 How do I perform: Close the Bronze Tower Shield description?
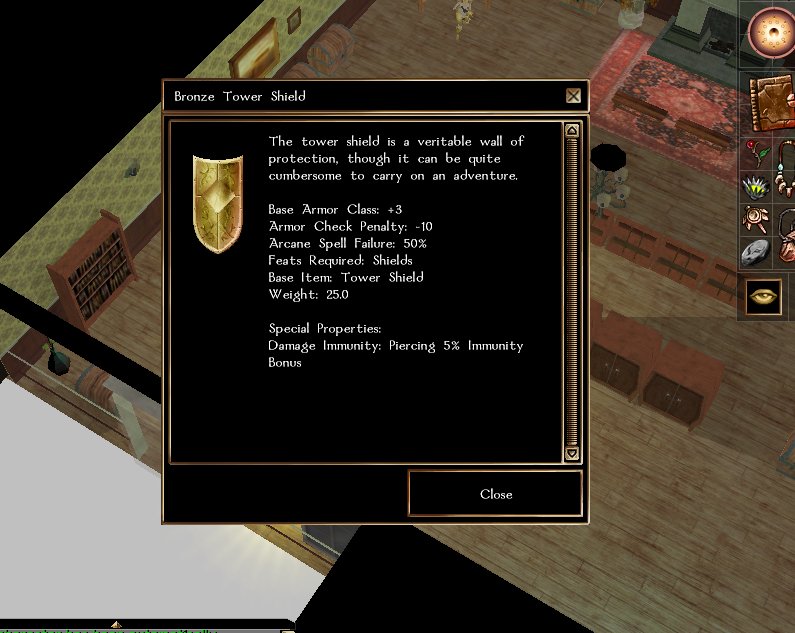click(495, 494)
